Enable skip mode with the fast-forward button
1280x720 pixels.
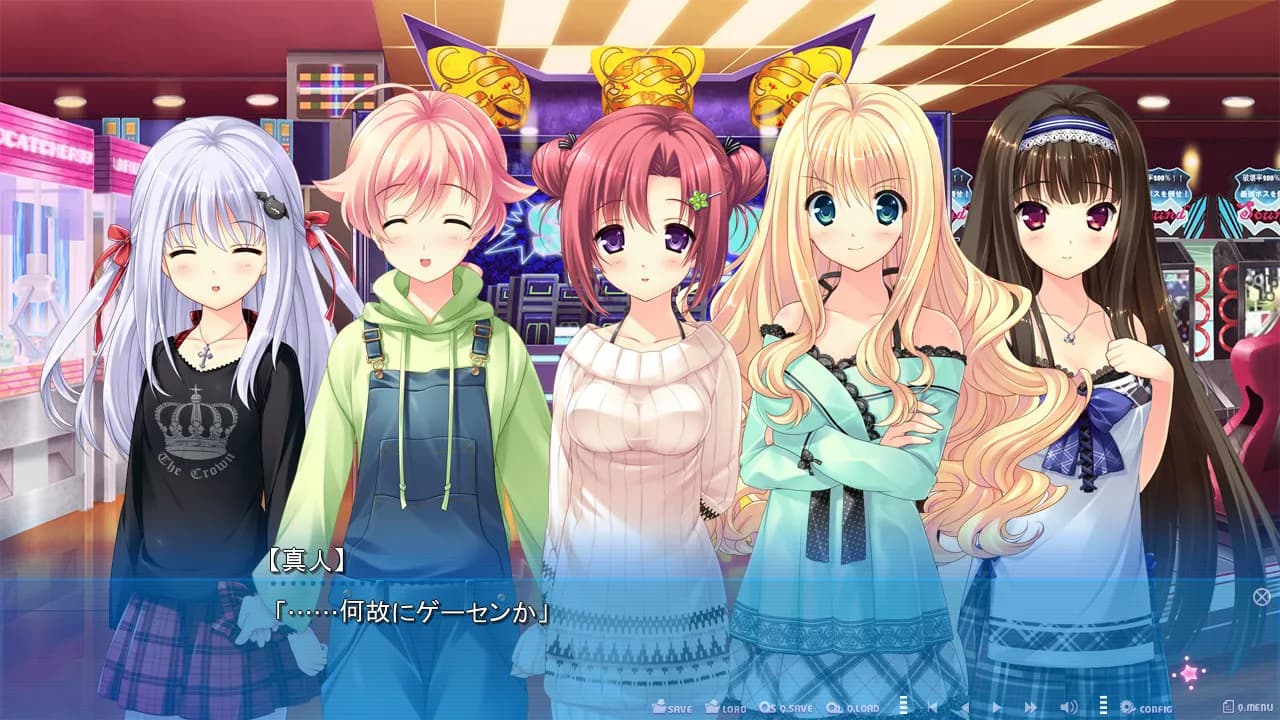tap(1029, 705)
